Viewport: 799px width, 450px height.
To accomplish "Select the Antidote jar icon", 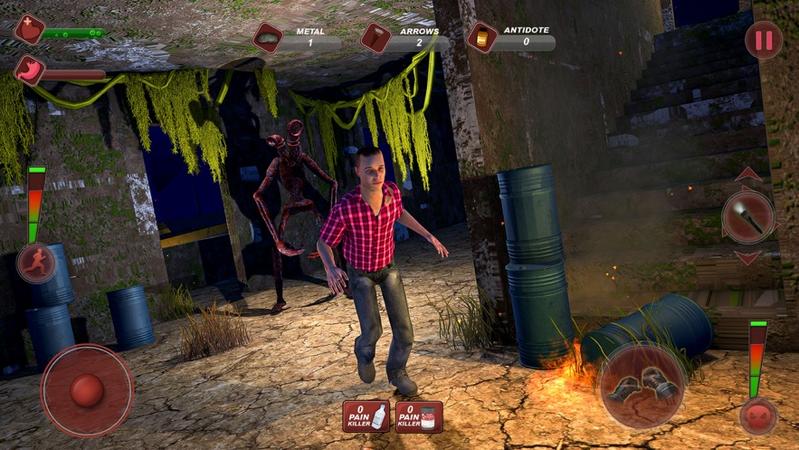I will tap(482, 38).
